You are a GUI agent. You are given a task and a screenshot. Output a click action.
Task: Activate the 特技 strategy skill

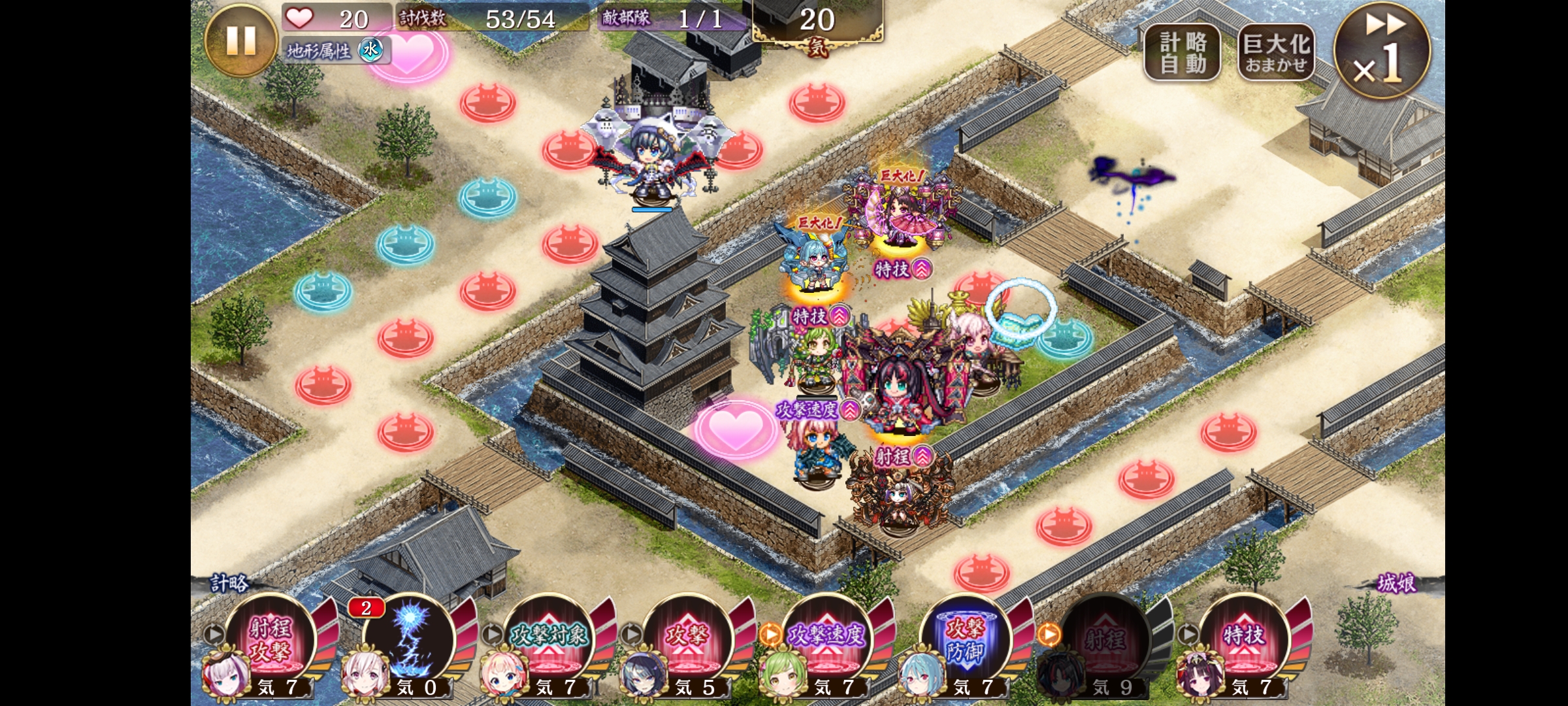point(1244,639)
